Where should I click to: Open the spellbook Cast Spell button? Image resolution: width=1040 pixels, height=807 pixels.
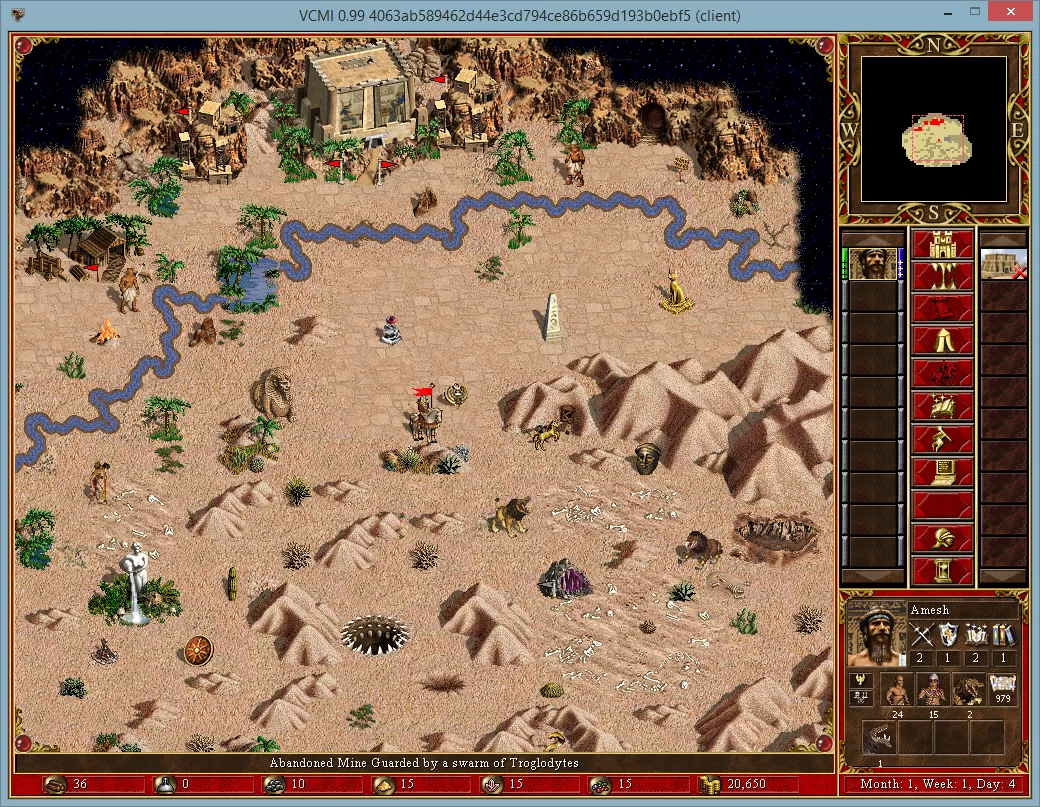[943, 407]
